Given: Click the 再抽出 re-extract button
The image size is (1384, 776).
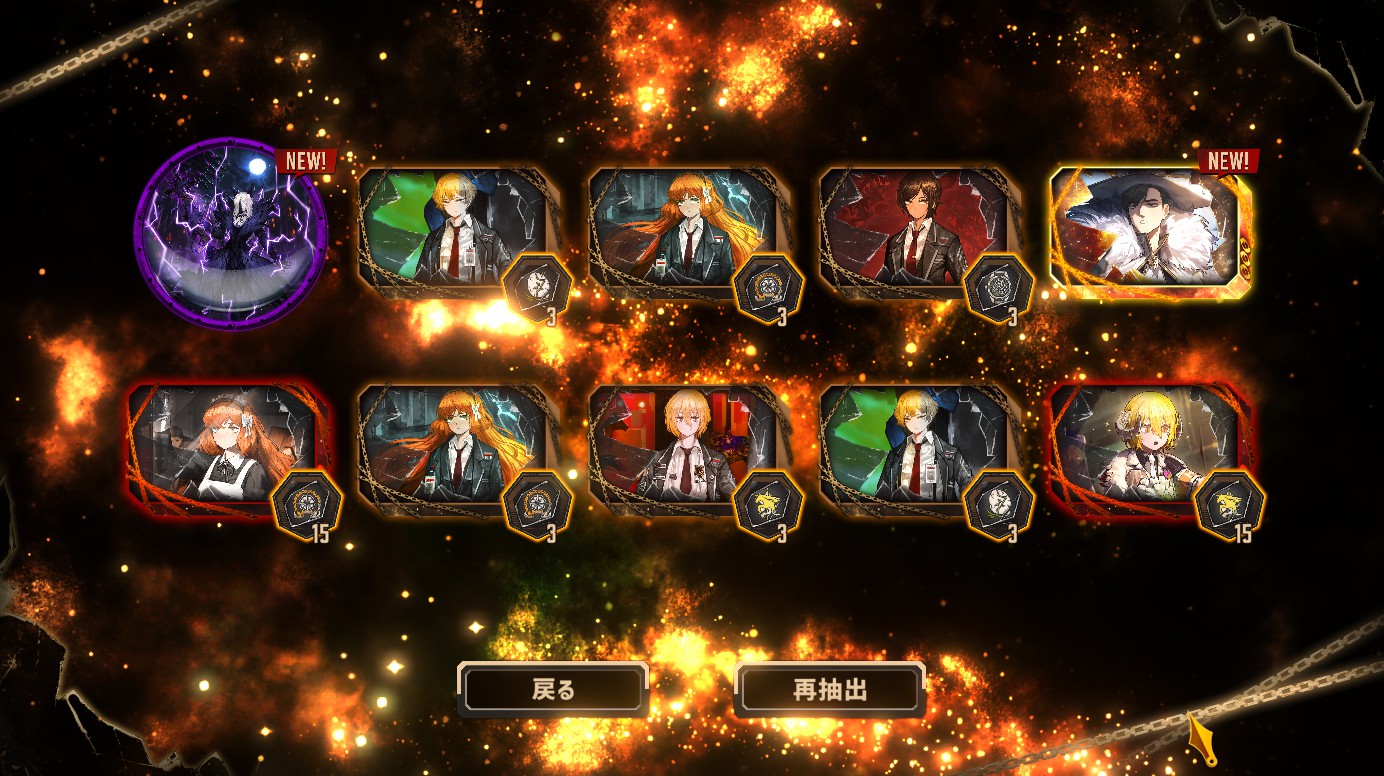Looking at the screenshot, I should click(x=829, y=689).
